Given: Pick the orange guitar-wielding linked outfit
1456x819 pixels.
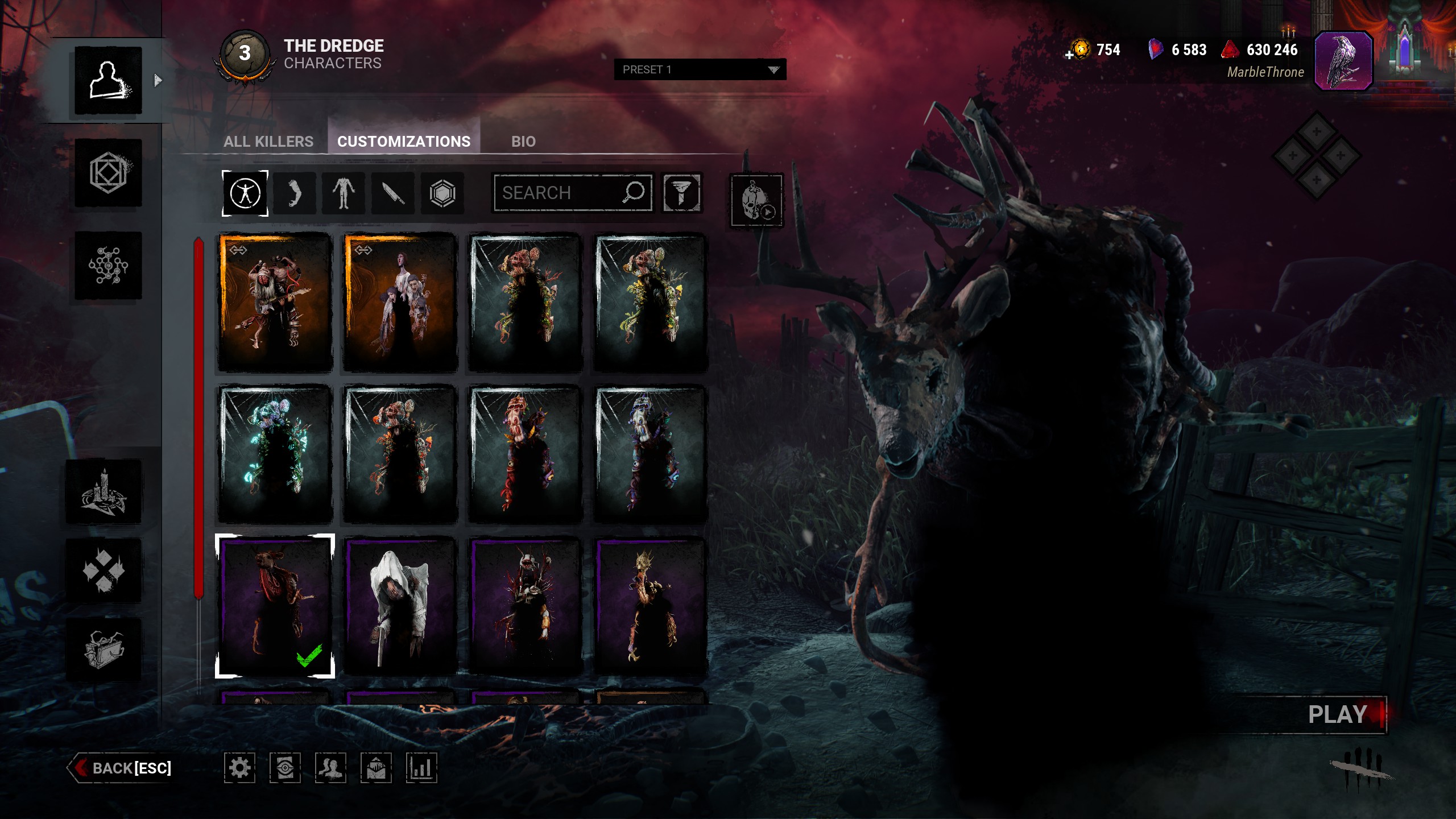Looking at the screenshot, I should (275, 302).
